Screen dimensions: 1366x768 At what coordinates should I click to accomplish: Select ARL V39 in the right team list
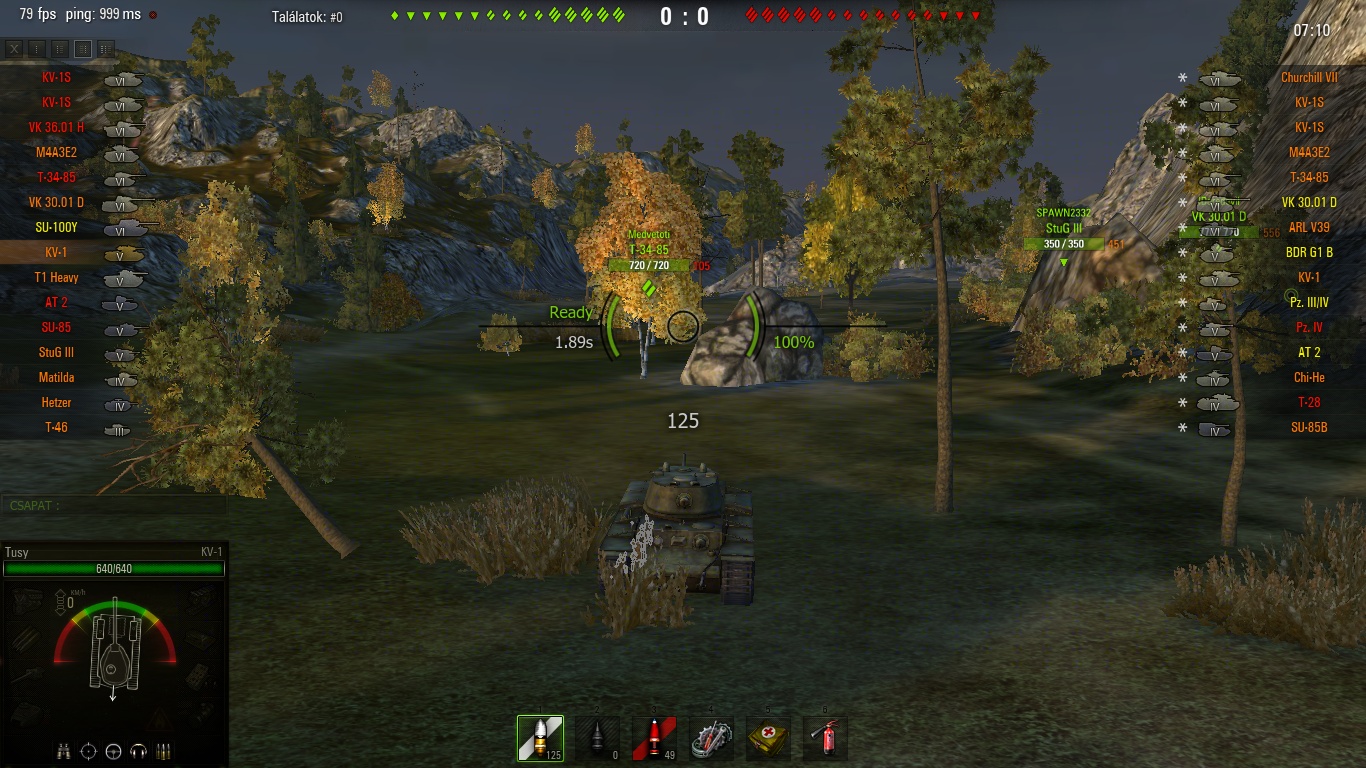(1309, 228)
